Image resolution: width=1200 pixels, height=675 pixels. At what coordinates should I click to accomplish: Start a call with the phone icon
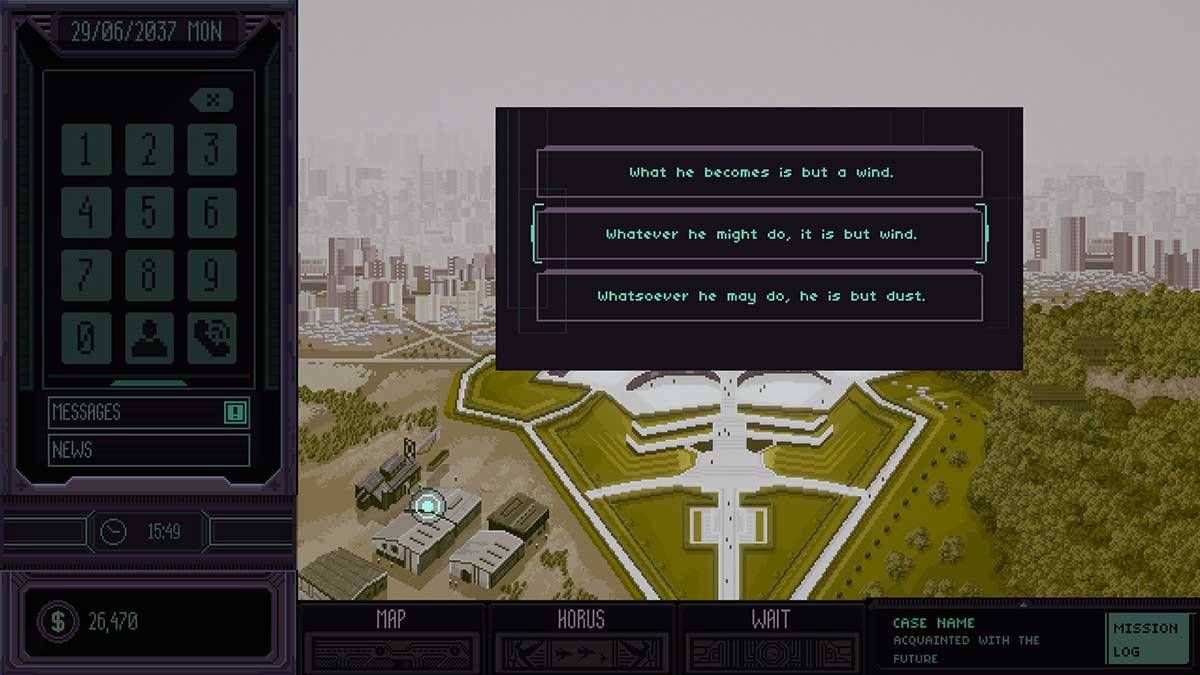tap(212, 339)
